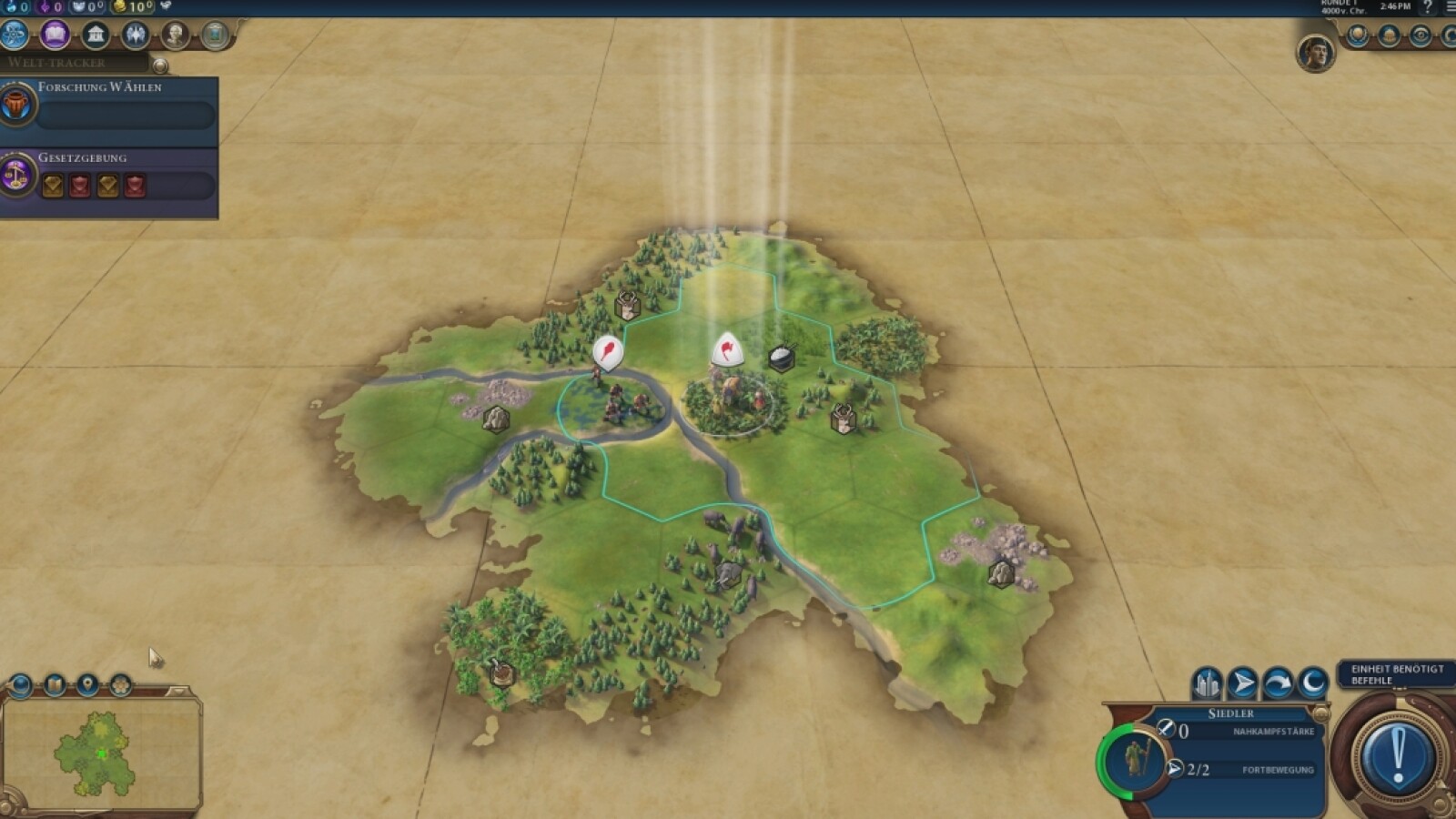Open the great works painting icon

click(216, 35)
